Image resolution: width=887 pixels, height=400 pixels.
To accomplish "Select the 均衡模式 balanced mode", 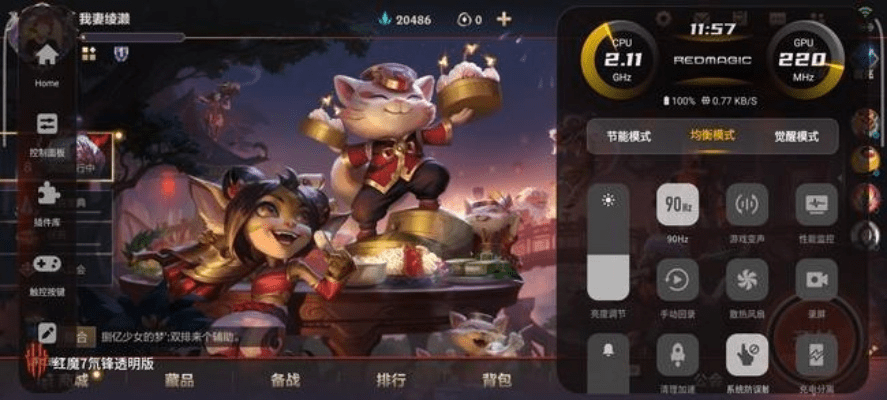I will [712, 136].
